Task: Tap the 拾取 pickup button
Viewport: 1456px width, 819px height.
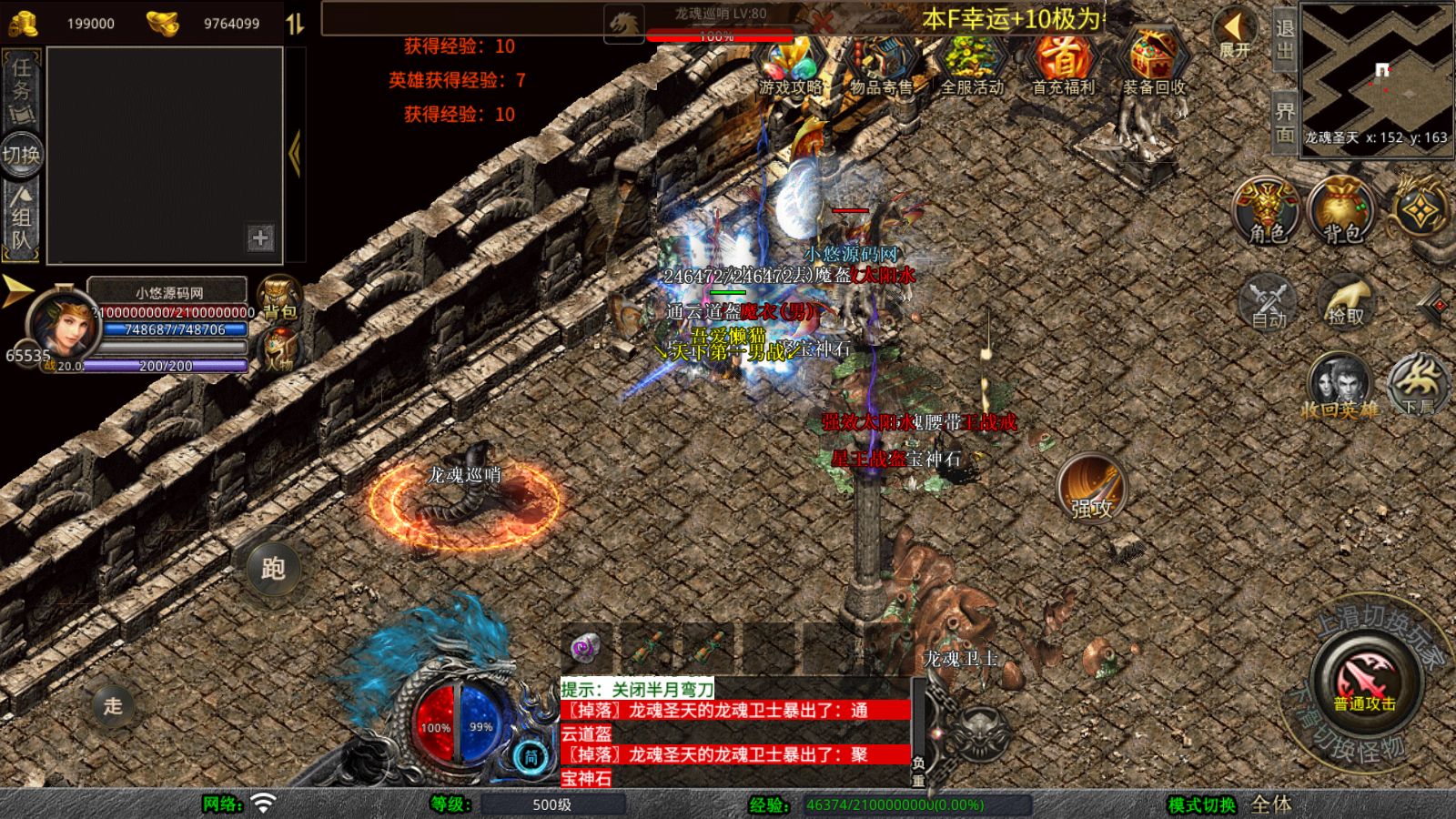Action: point(1346,301)
